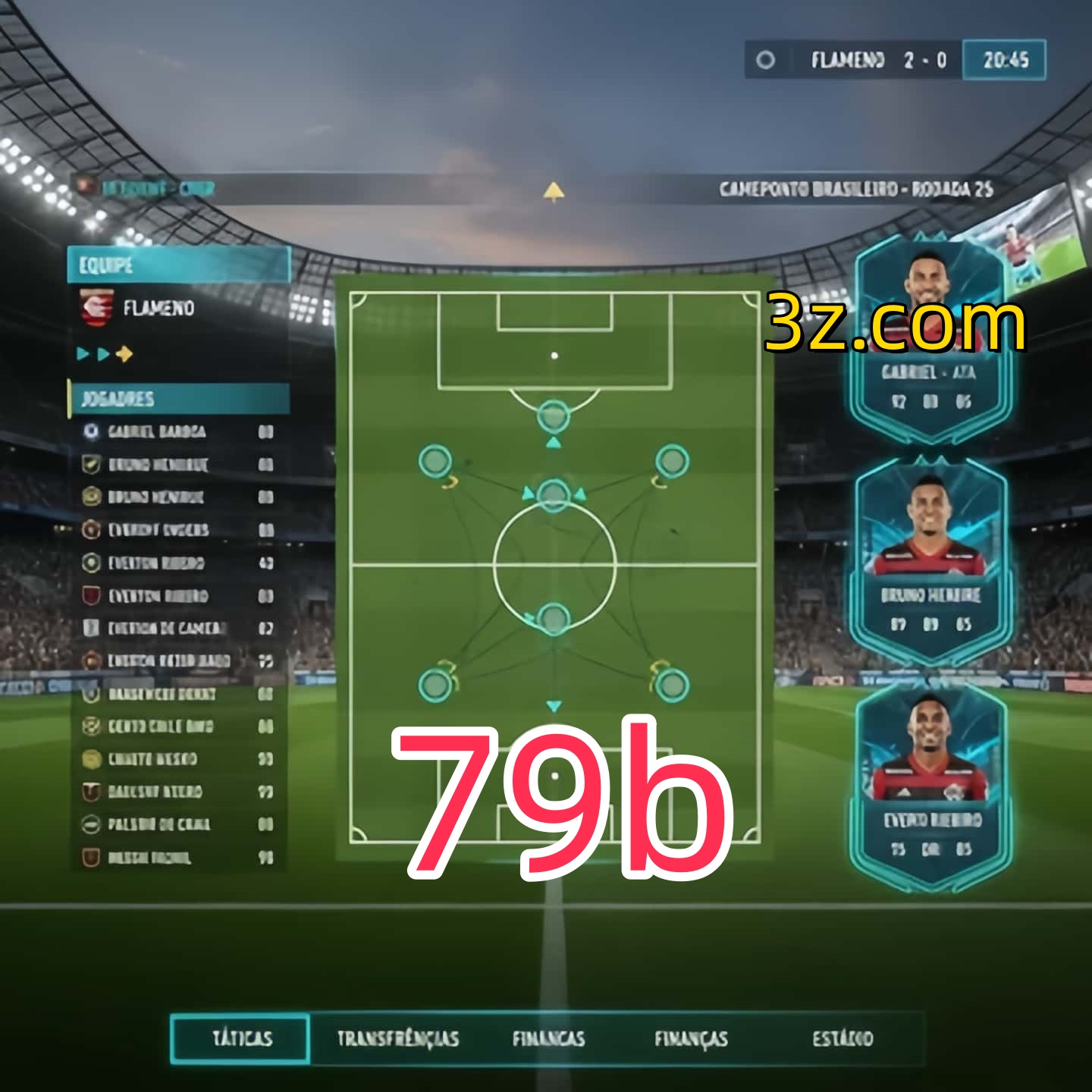Click the striker node at the top of the formation
The image size is (1092, 1092).
pos(552,414)
